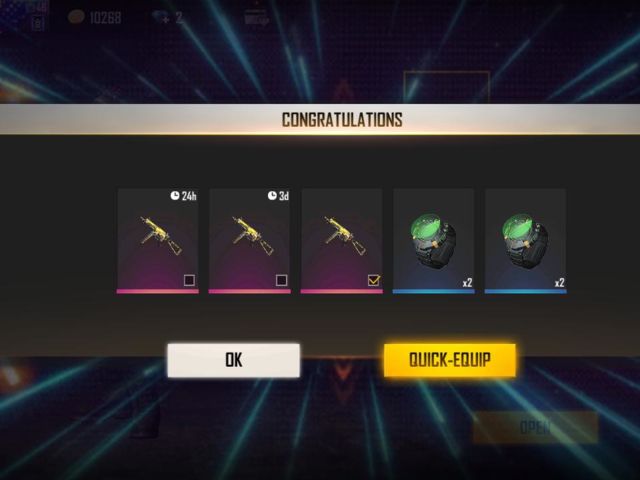
Task: Choose the yellow QUICK-EQUIP button
Action: (449, 360)
